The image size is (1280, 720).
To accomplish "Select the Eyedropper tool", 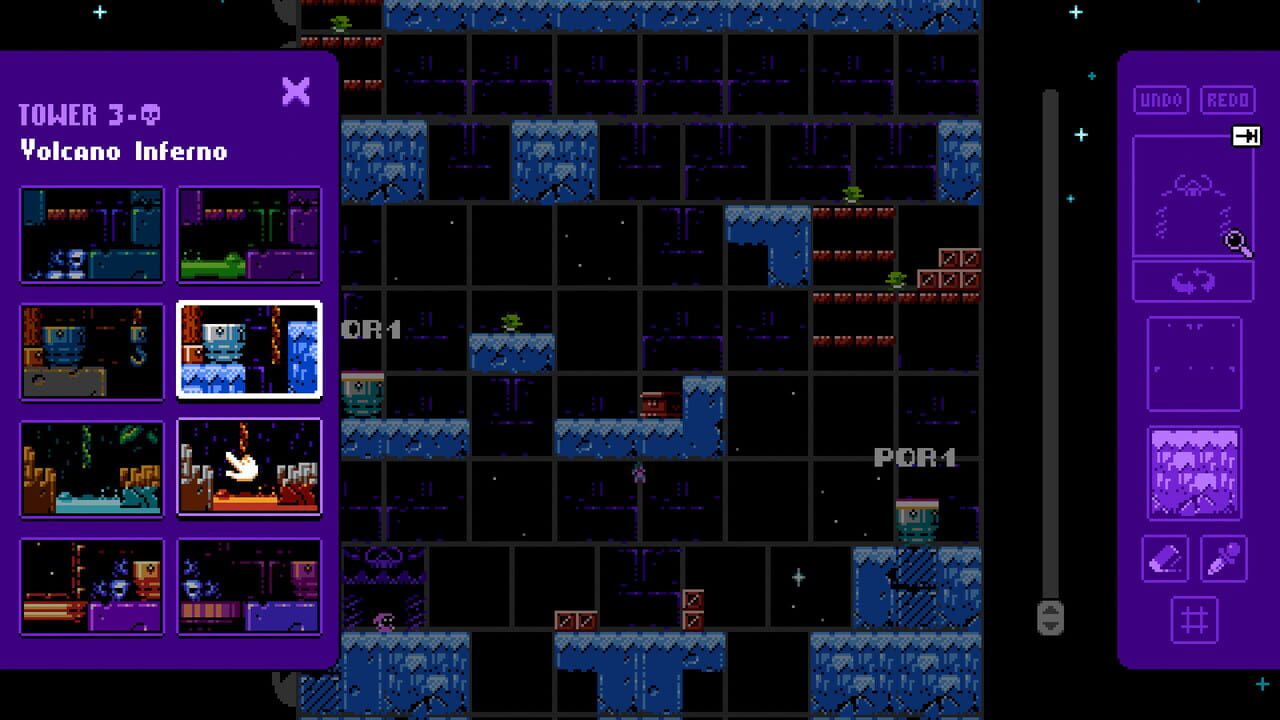I will (x=1225, y=559).
